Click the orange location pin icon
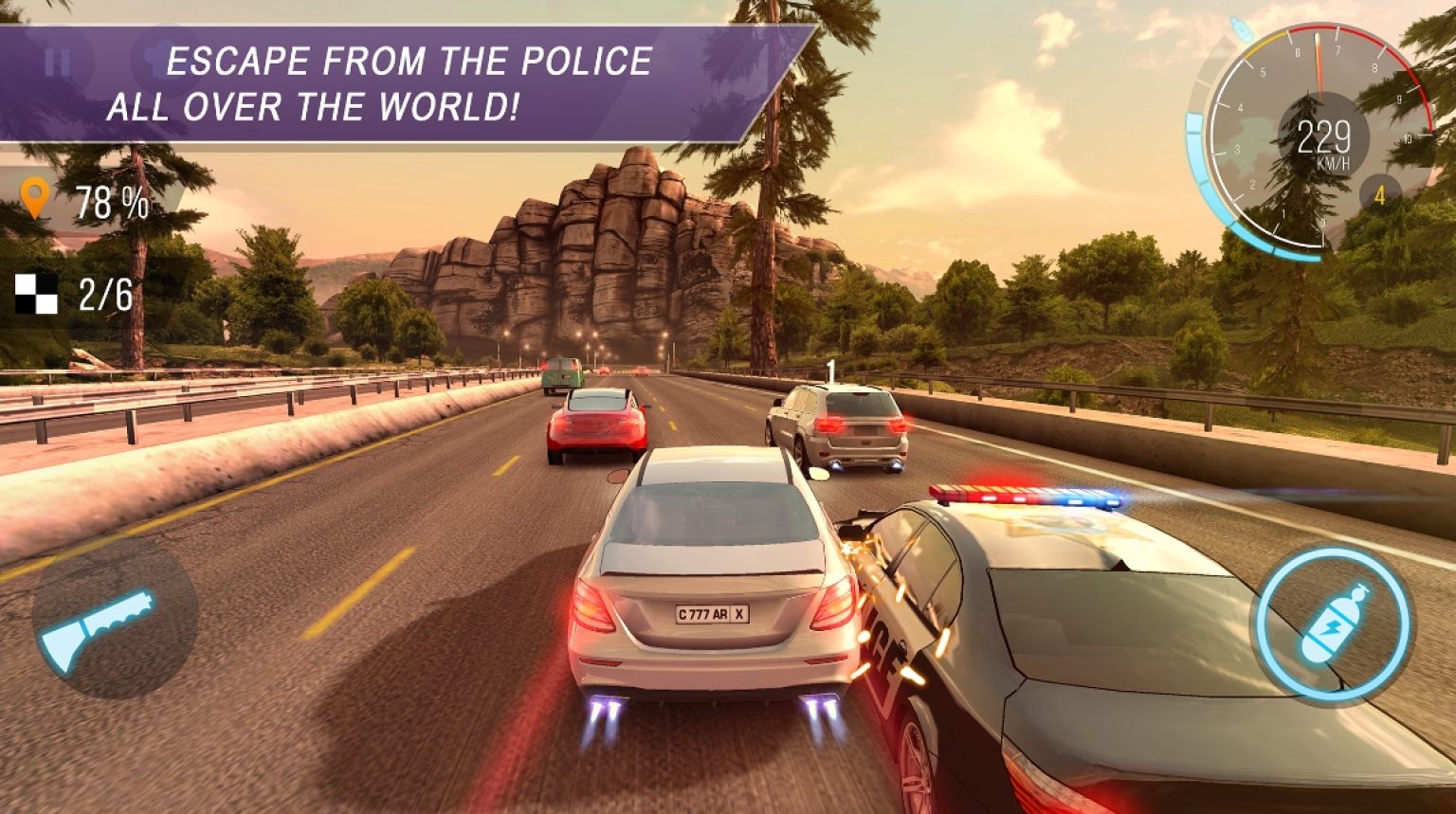Viewport: 1456px width, 814px height. pyautogui.click(x=36, y=198)
